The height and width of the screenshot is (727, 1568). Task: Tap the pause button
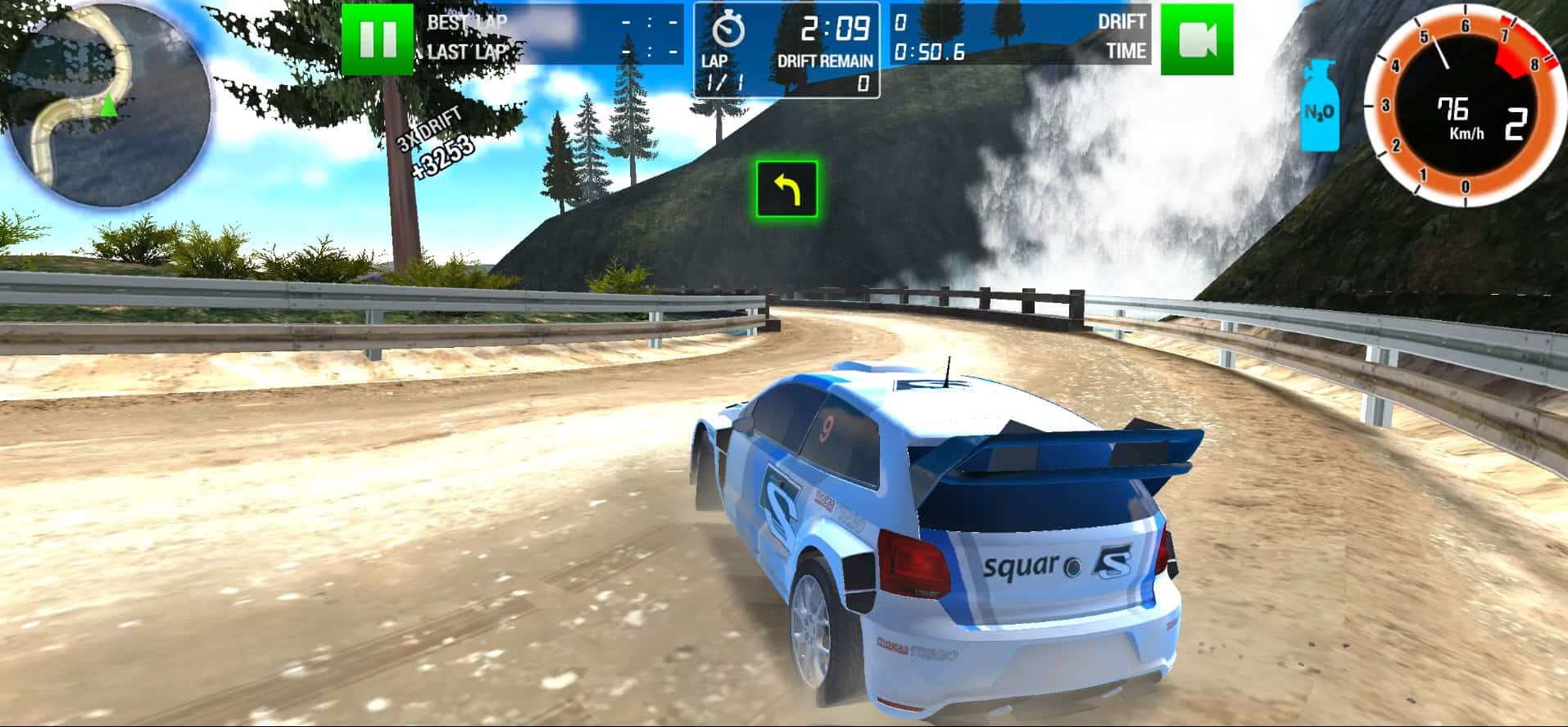[x=379, y=38]
